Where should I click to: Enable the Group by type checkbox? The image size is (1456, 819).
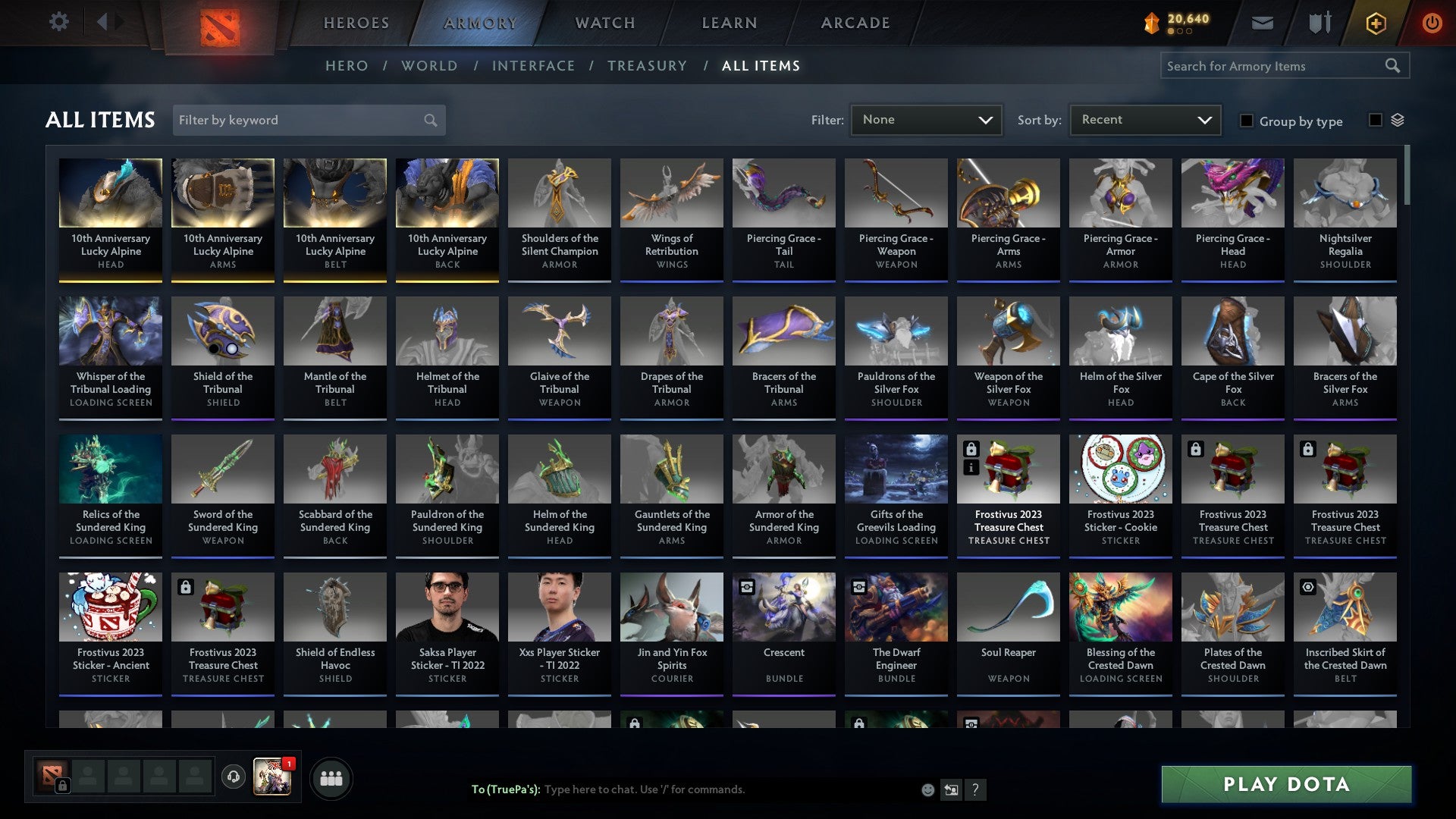pyautogui.click(x=1247, y=121)
